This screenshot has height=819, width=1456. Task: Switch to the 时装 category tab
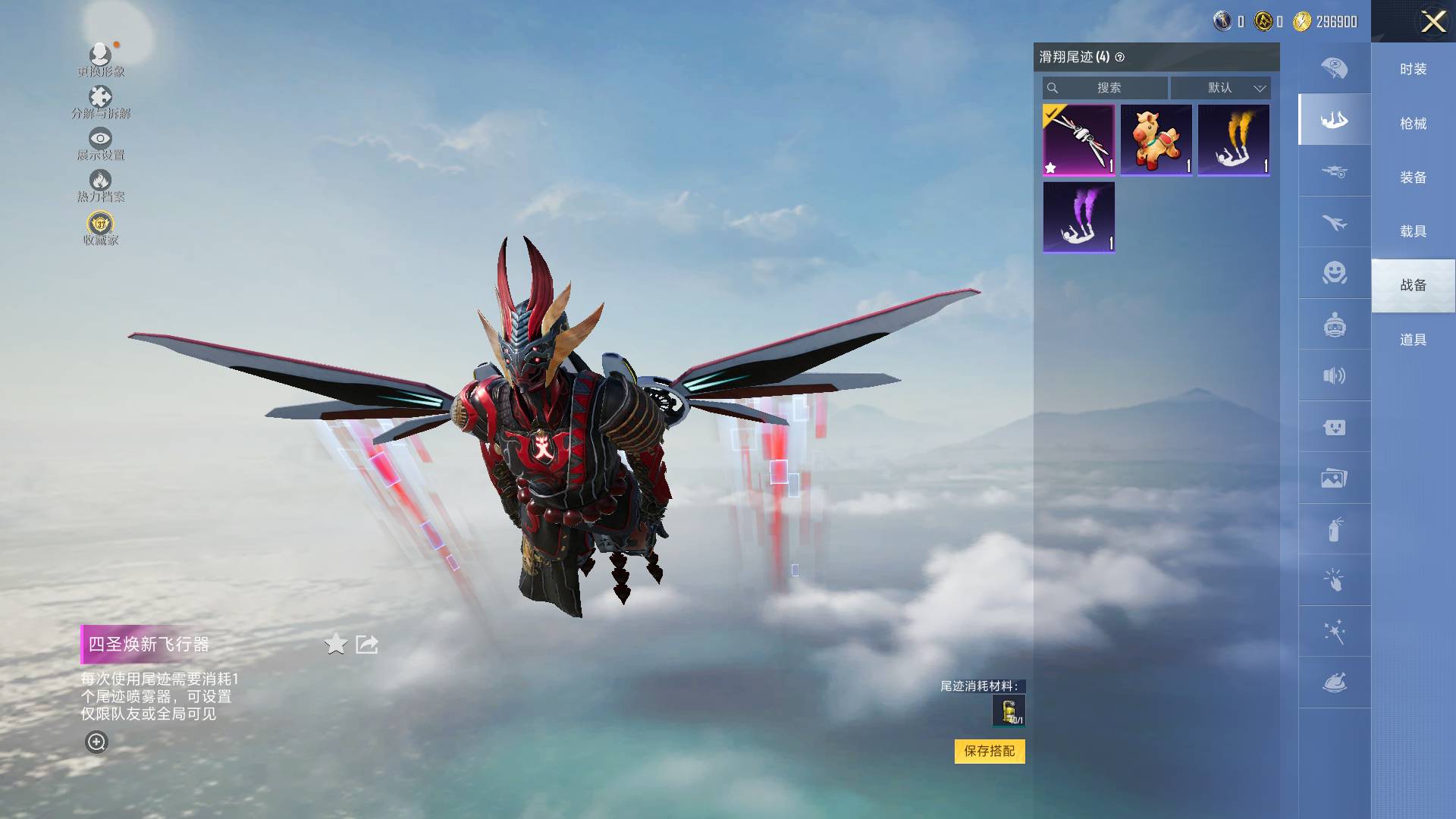[1413, 69]
